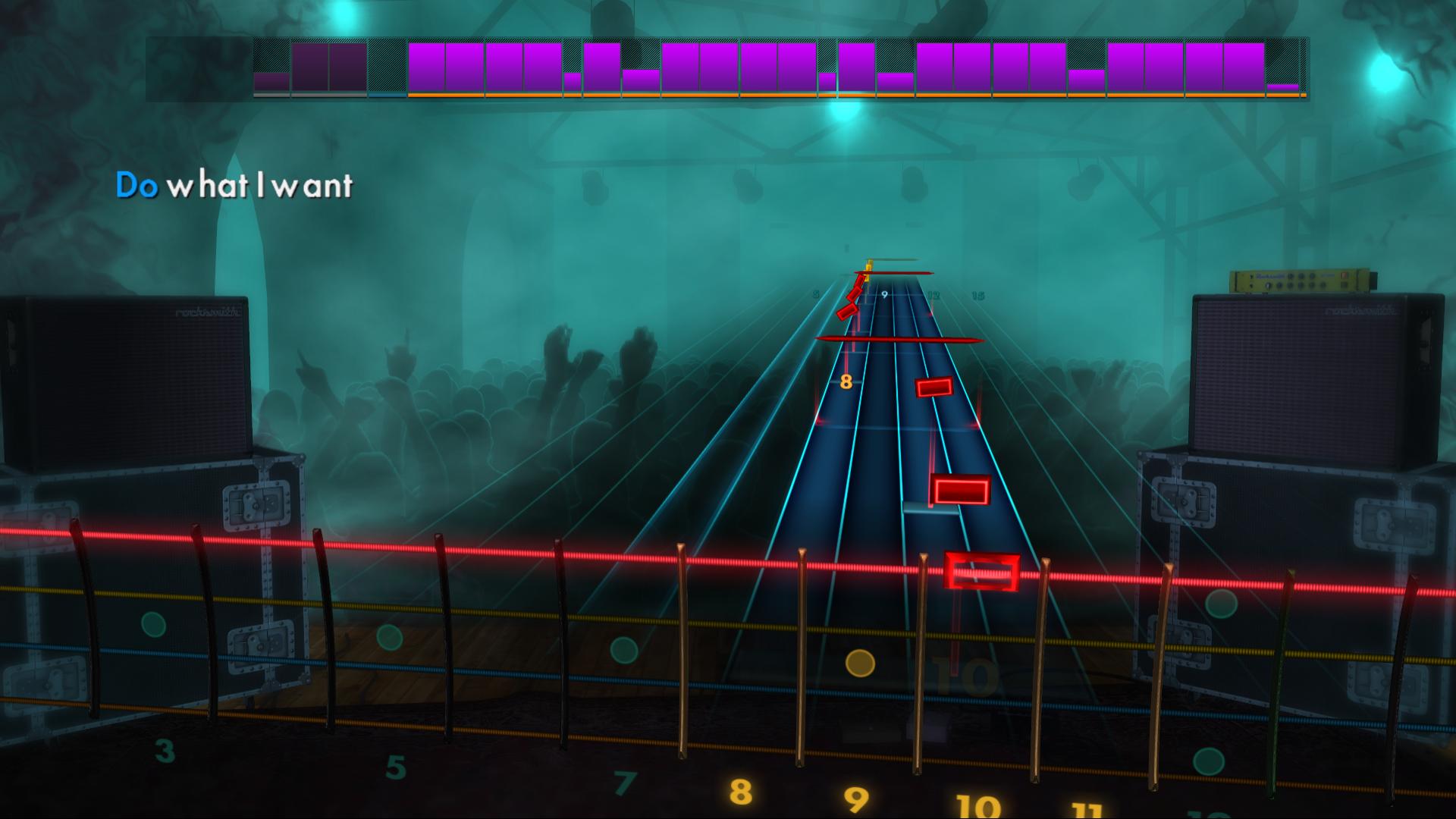The width and height of the screenshot is (1456, 819).
Task: Select the fret 12 marker on the highway
Action: pos(934,293)
